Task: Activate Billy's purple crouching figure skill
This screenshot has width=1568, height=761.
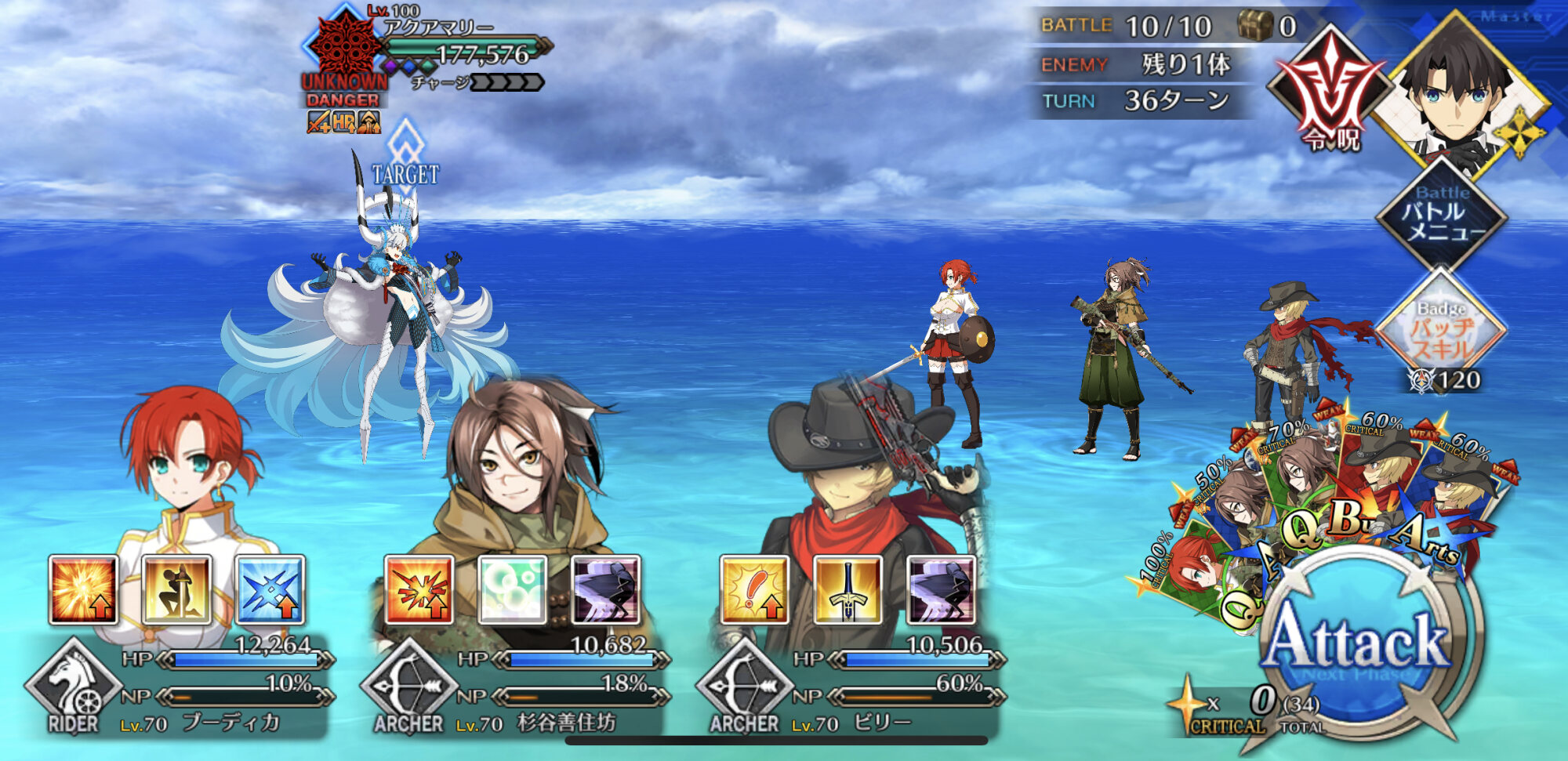Action: coord(941,589)
